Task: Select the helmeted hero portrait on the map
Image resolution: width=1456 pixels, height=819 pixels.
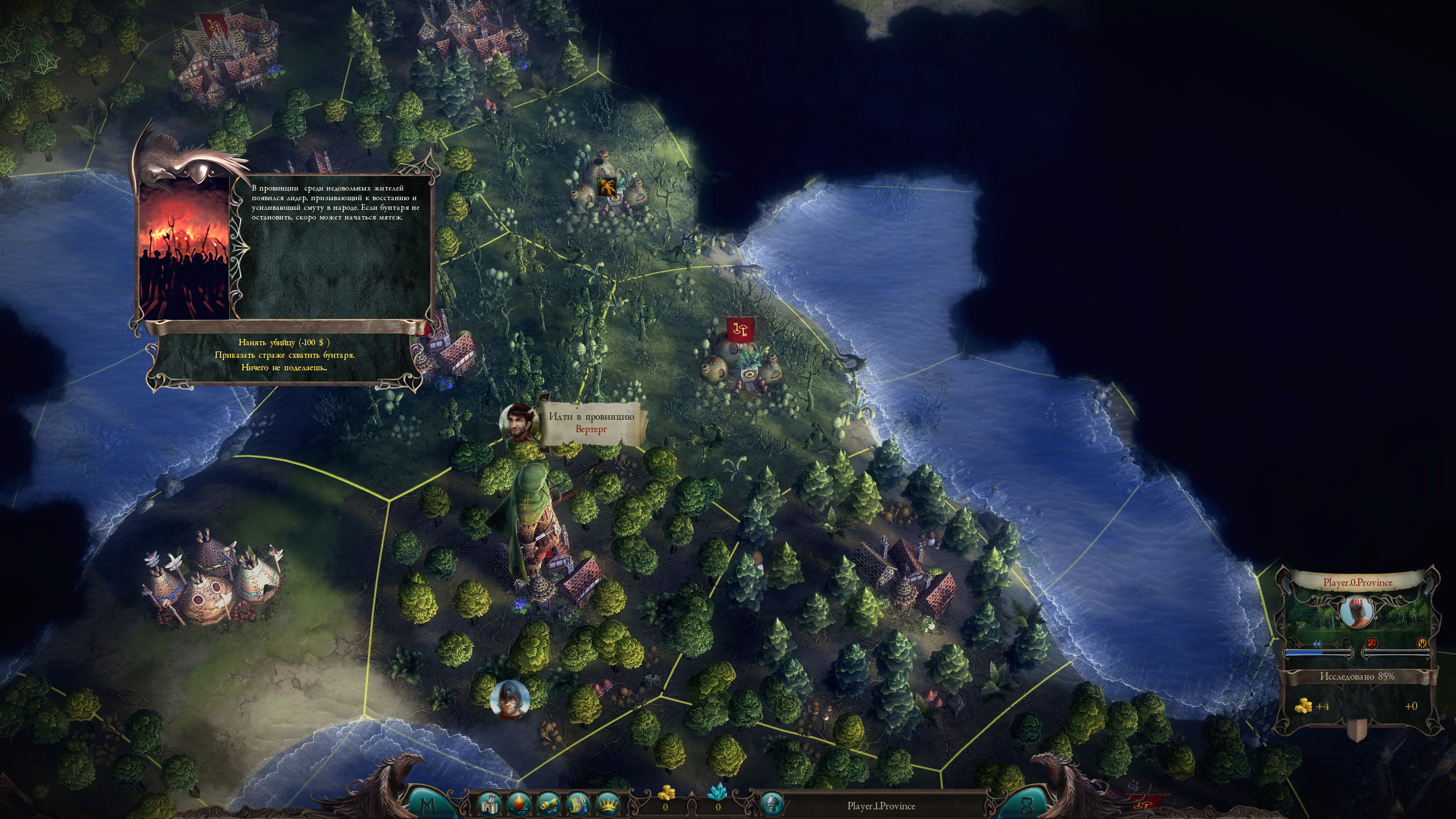Action: point(510,699)
